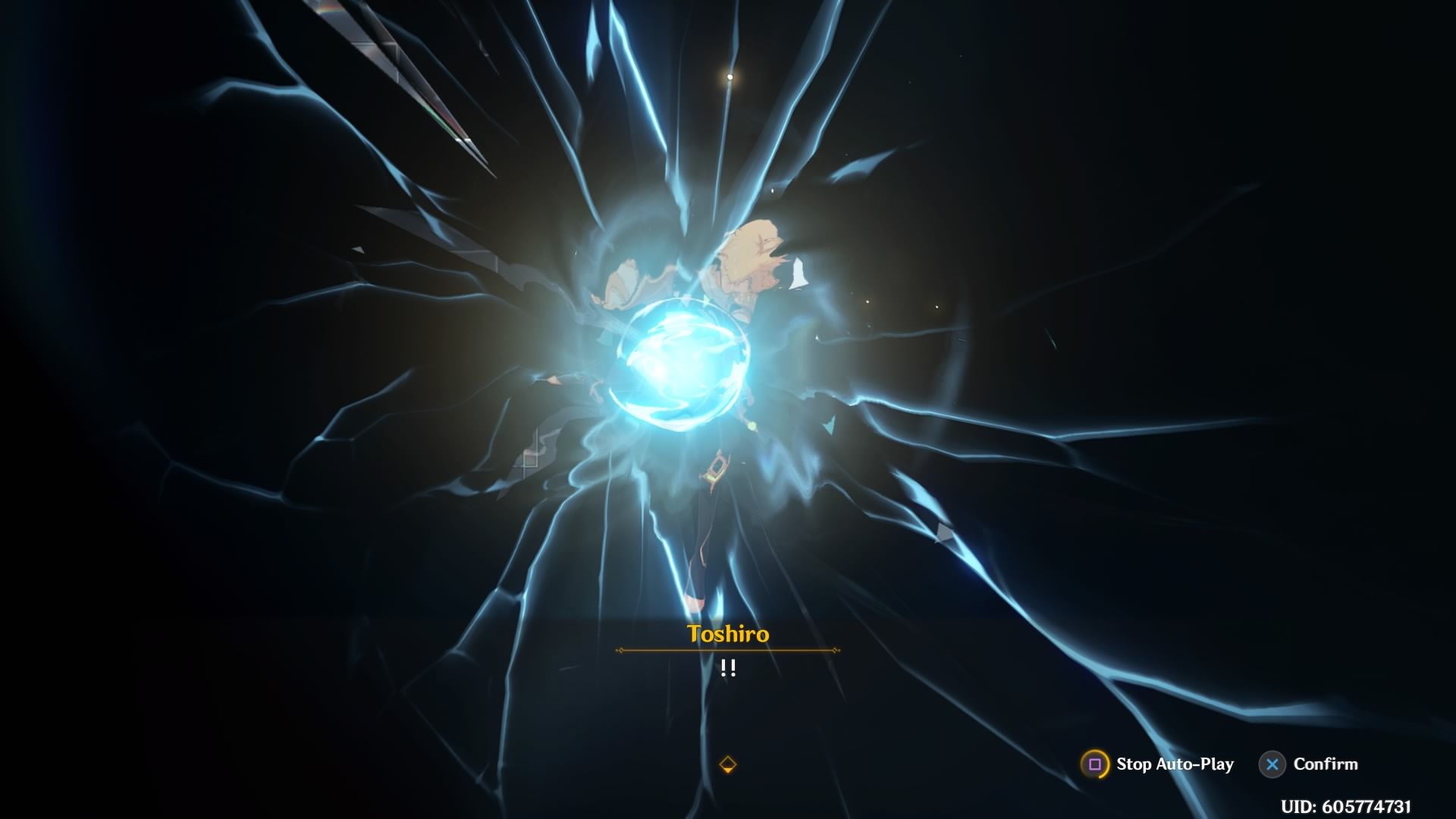This screenshot has width=1456, height=819.
Task: Advance dialogue with the diamond continue indicator
Action: 727,764
